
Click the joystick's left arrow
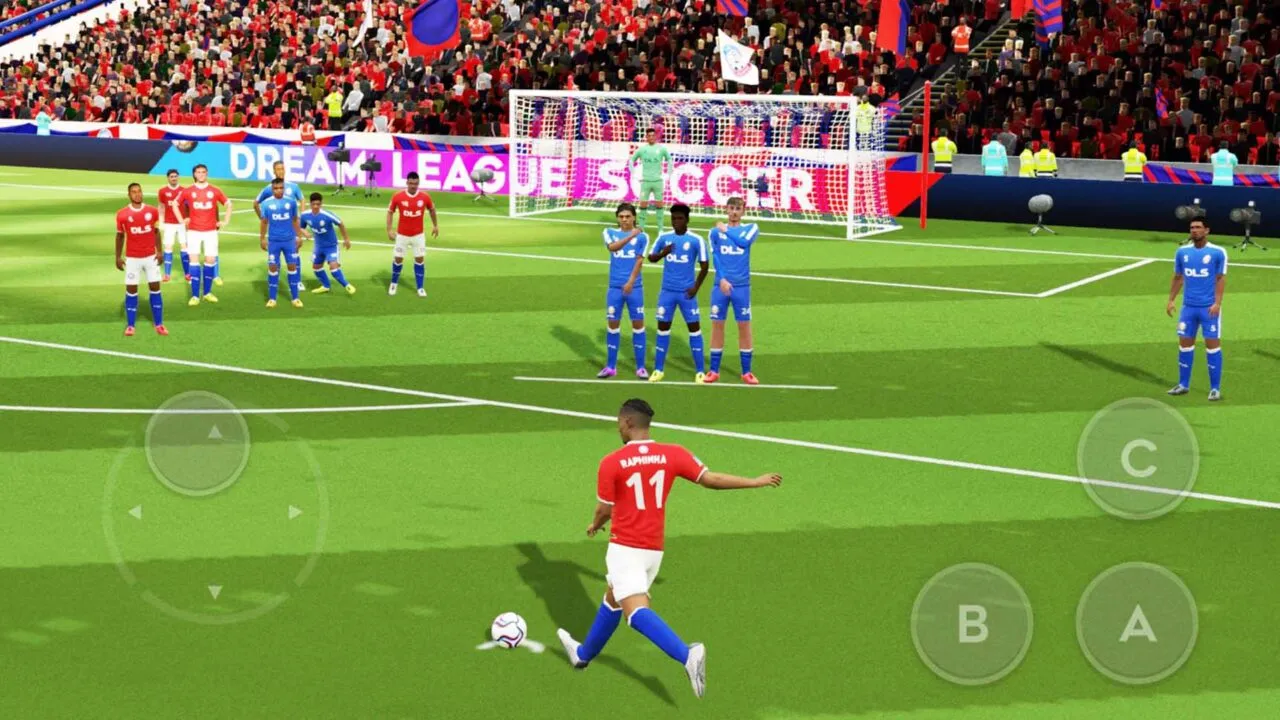[134, 512]
